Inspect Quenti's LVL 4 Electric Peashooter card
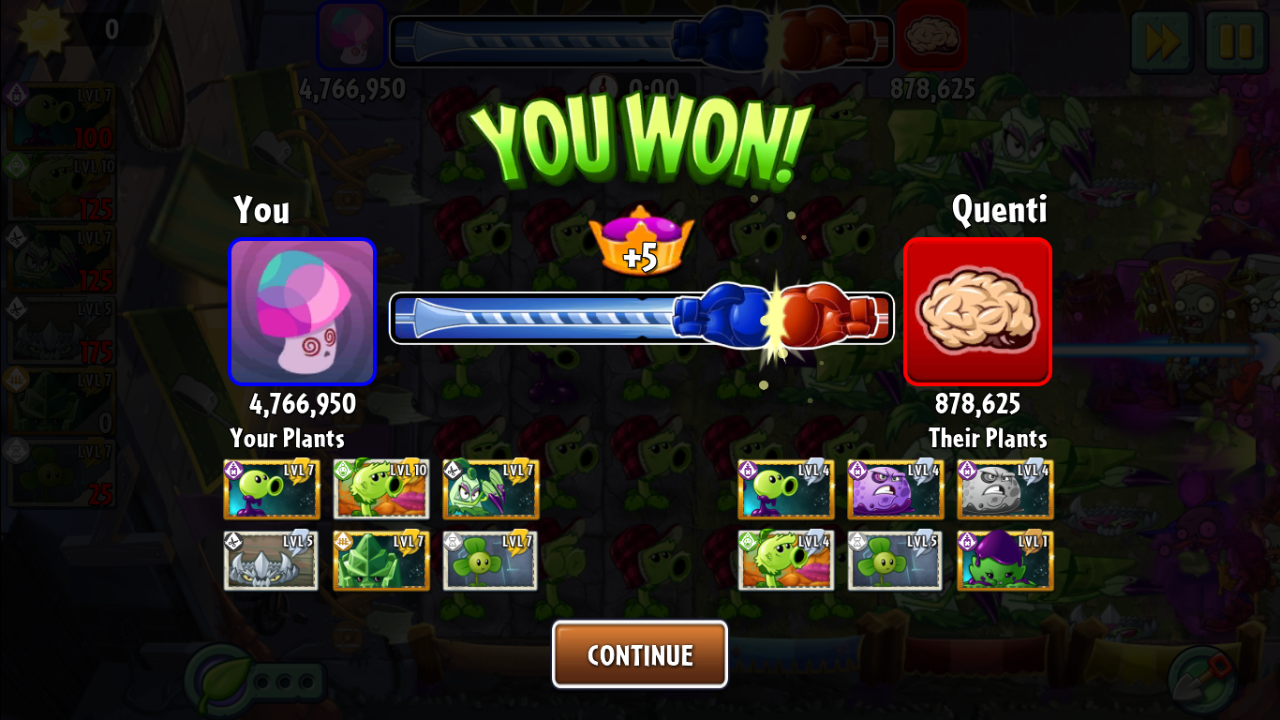This screenshot has height=720, width=1280. (x=786, y=489)
